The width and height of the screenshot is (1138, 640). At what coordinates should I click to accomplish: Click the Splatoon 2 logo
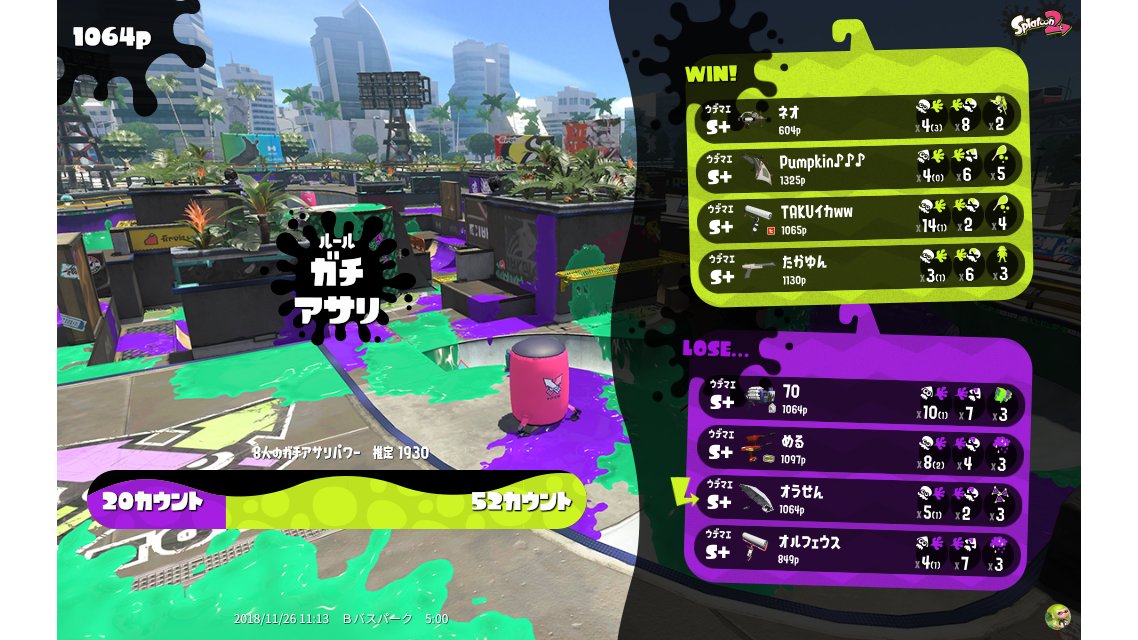[1040, 23]
